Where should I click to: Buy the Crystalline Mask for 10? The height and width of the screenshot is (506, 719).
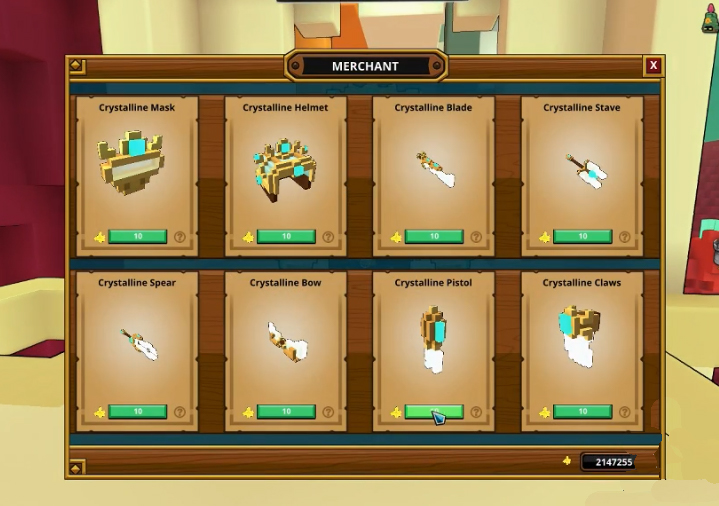coord(137,237)
